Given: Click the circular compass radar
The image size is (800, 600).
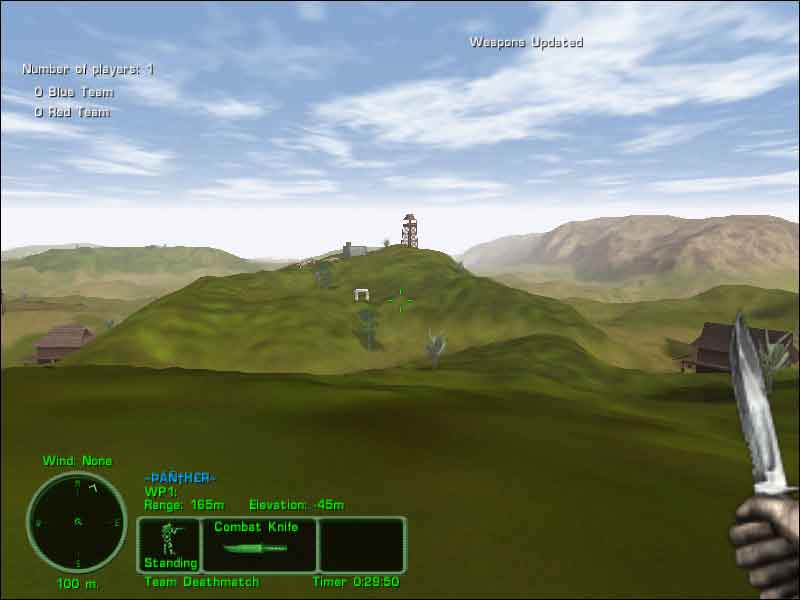Looking at the screenshot, I should pos(76,522).
